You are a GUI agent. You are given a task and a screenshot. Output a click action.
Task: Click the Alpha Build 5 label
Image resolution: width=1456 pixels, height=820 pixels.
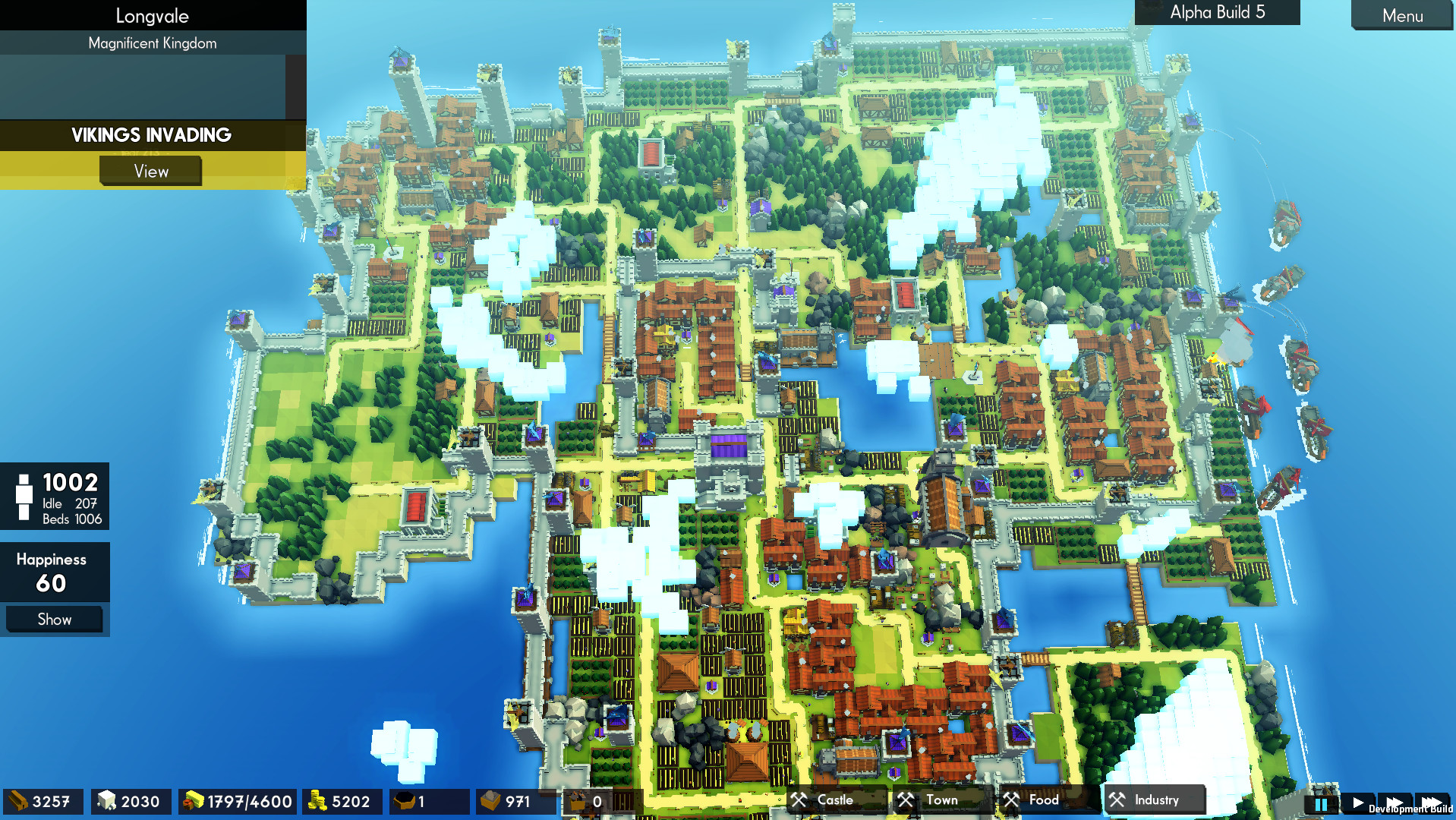click(1216, 11)
